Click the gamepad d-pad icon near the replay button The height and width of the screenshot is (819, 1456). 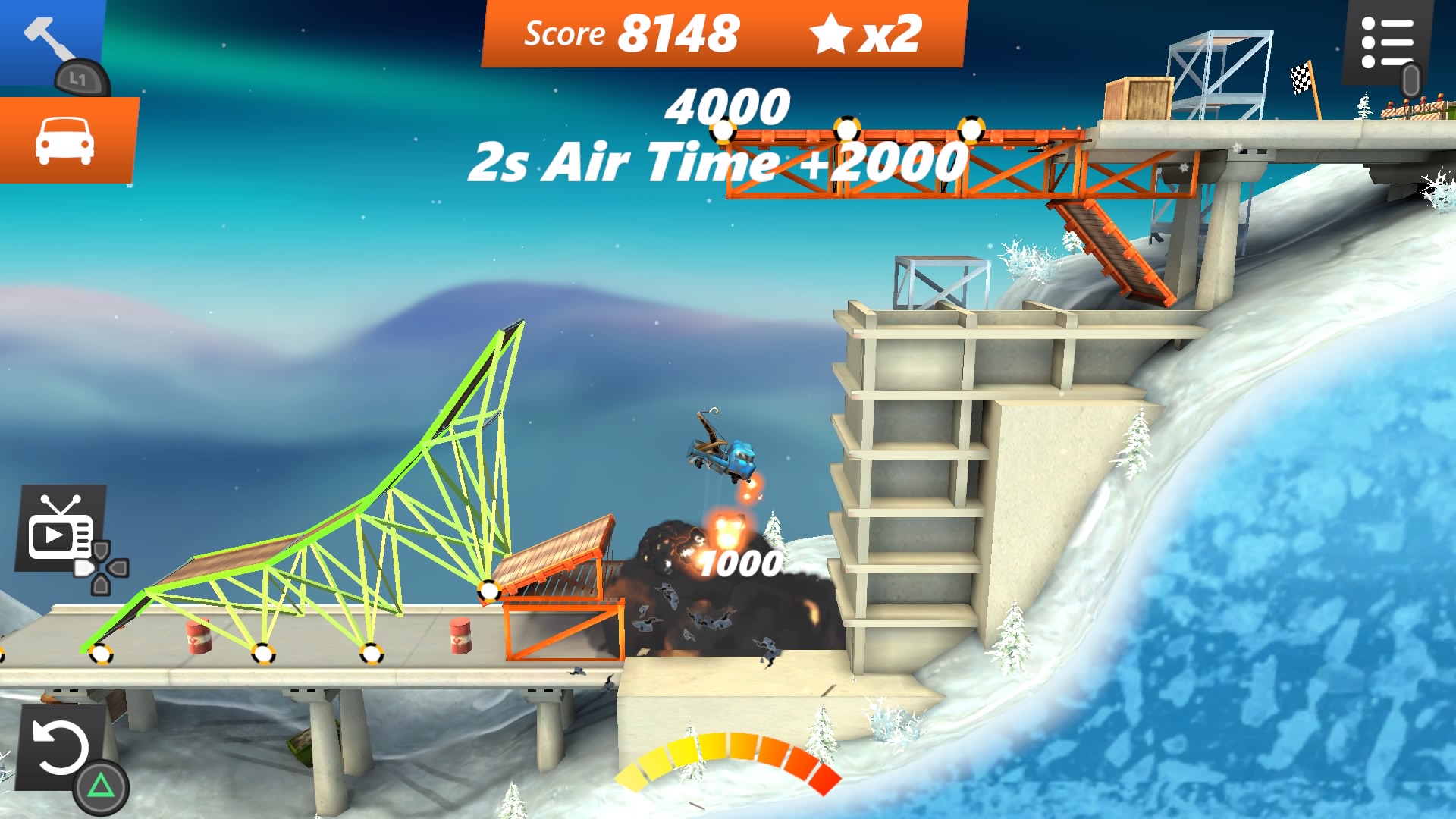[102, 565]
